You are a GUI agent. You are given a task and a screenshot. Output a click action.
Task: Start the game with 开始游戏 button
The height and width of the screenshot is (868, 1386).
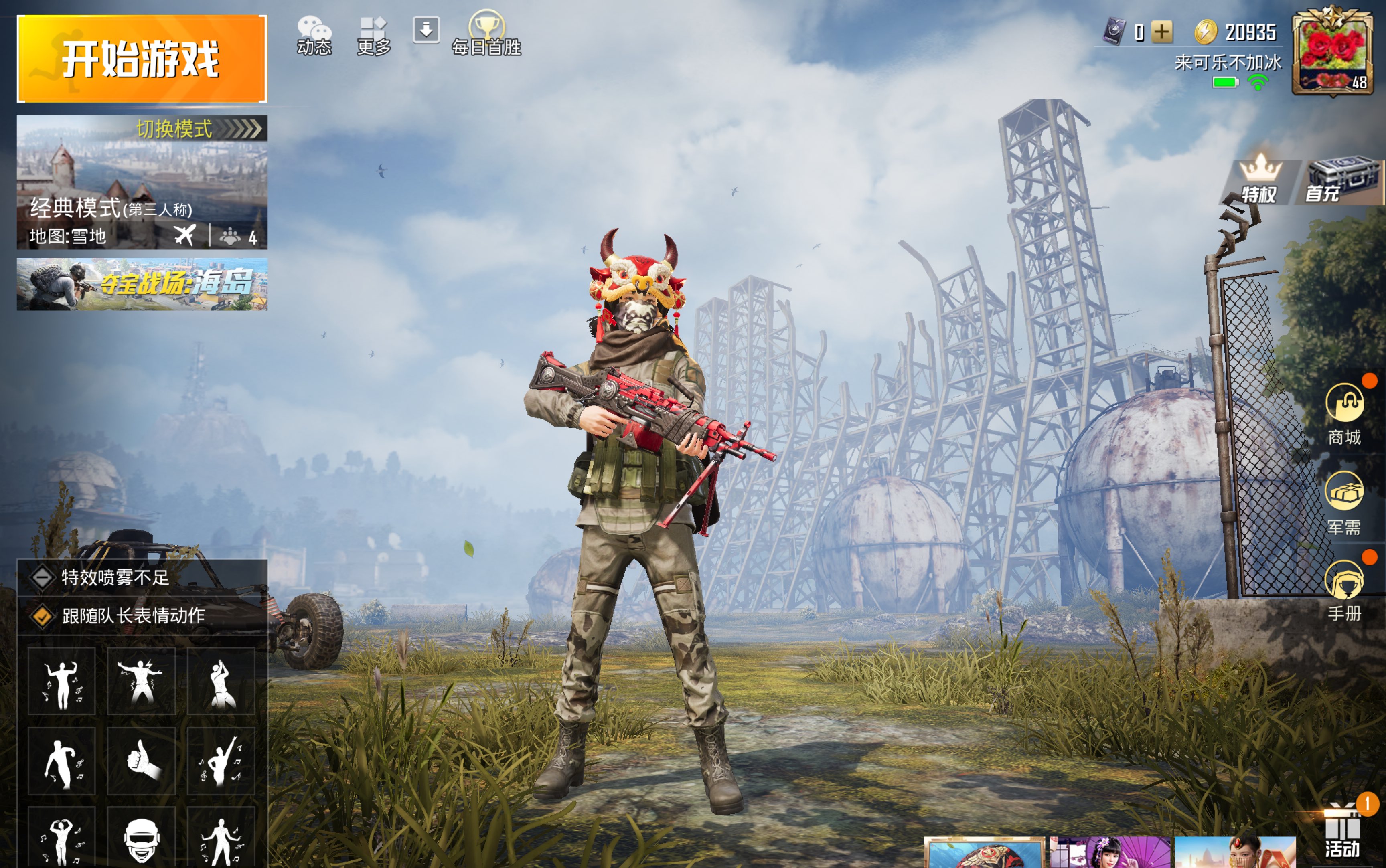point(142,59)
